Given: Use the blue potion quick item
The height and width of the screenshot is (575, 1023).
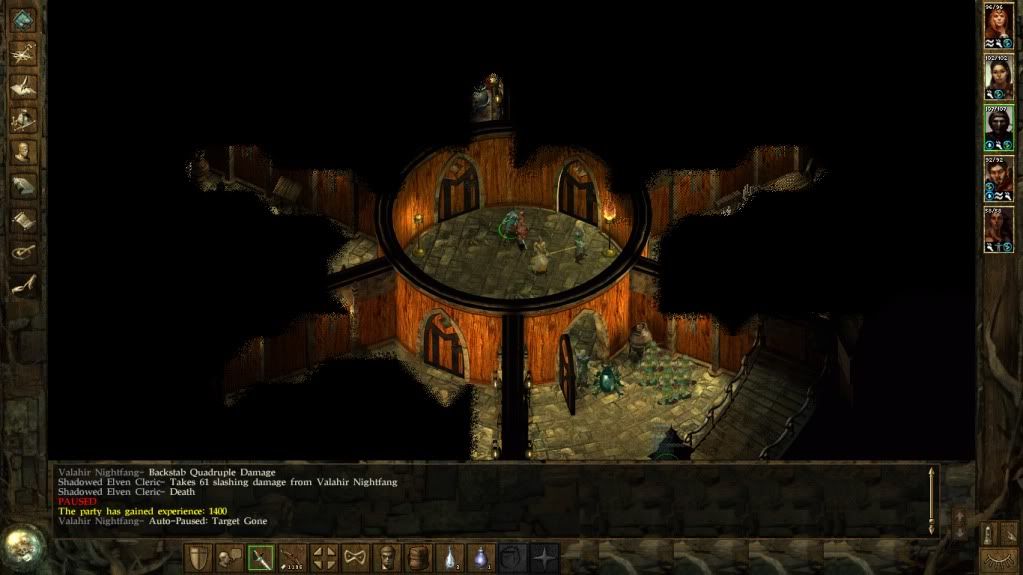Looking at the screenshot, I should [482, 558].
